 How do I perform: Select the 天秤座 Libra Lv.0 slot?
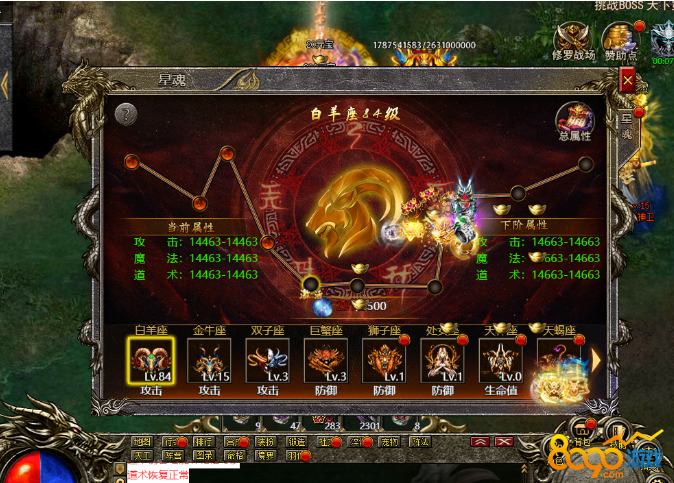coord(500,360)
